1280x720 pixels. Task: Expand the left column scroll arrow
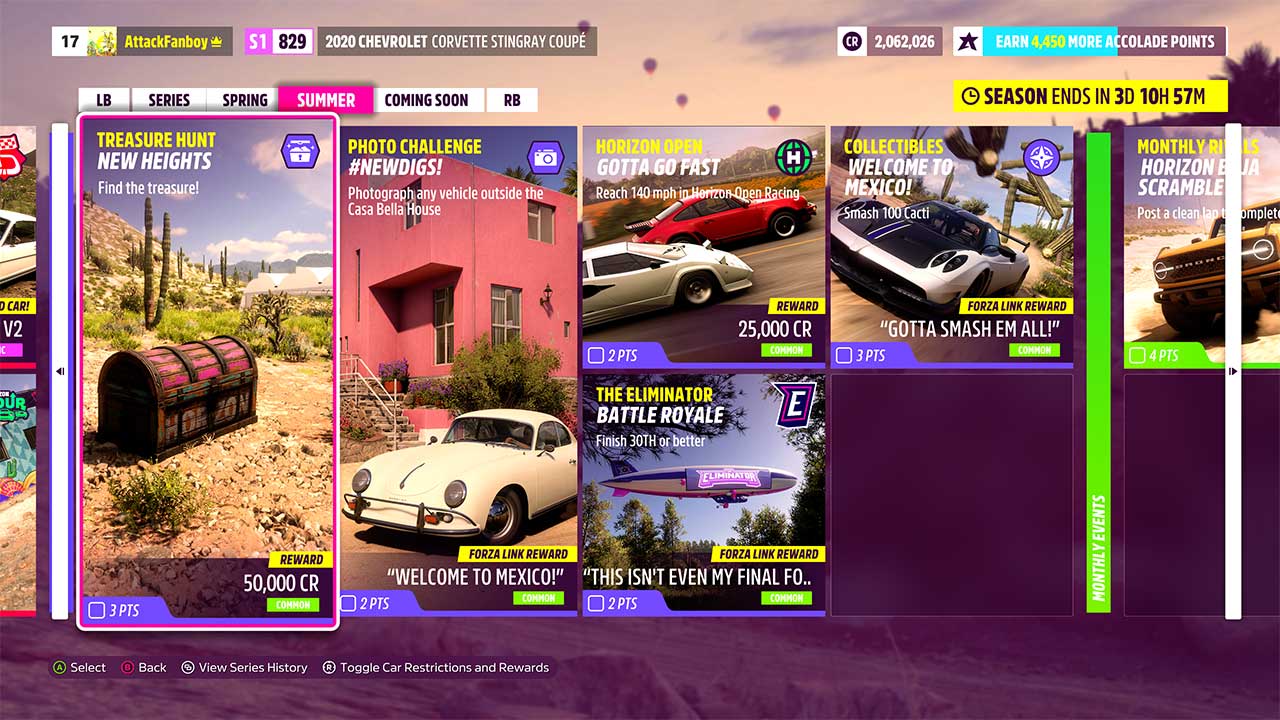[60, 370]
